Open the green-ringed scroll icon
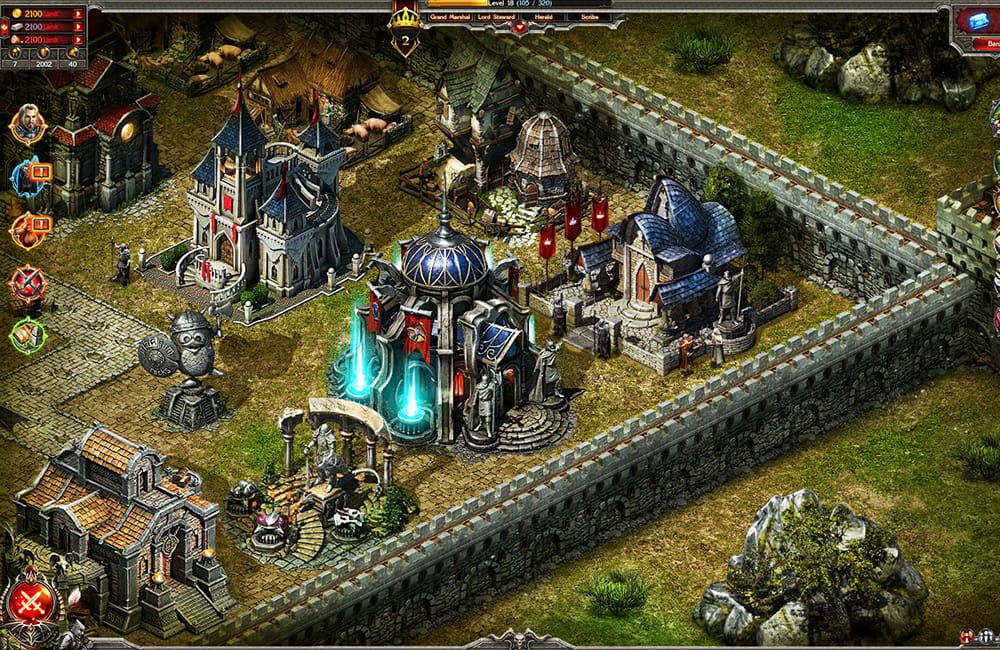 [x=27, y=334]
